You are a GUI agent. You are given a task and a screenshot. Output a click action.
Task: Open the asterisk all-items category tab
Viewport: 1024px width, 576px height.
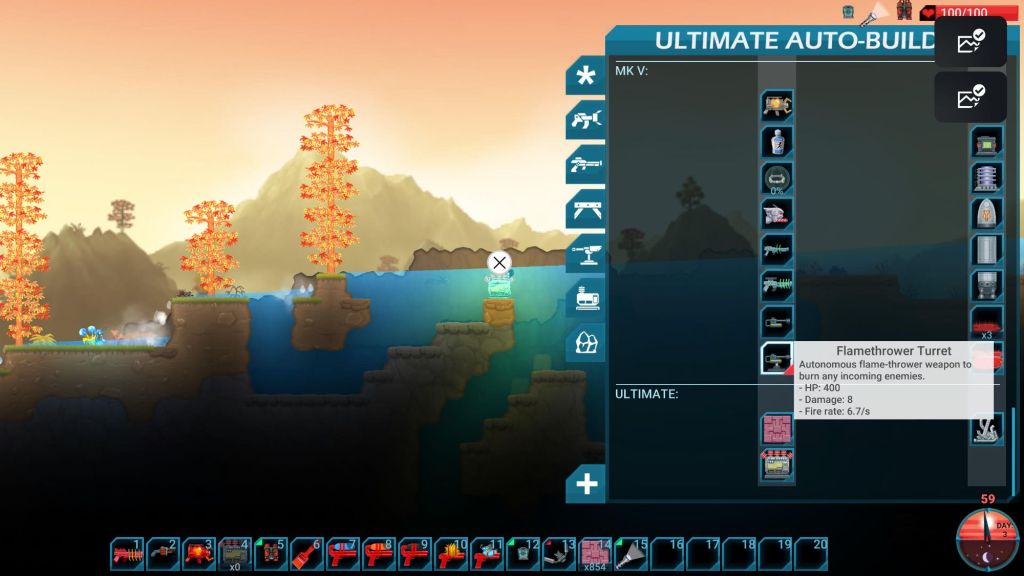585,75
